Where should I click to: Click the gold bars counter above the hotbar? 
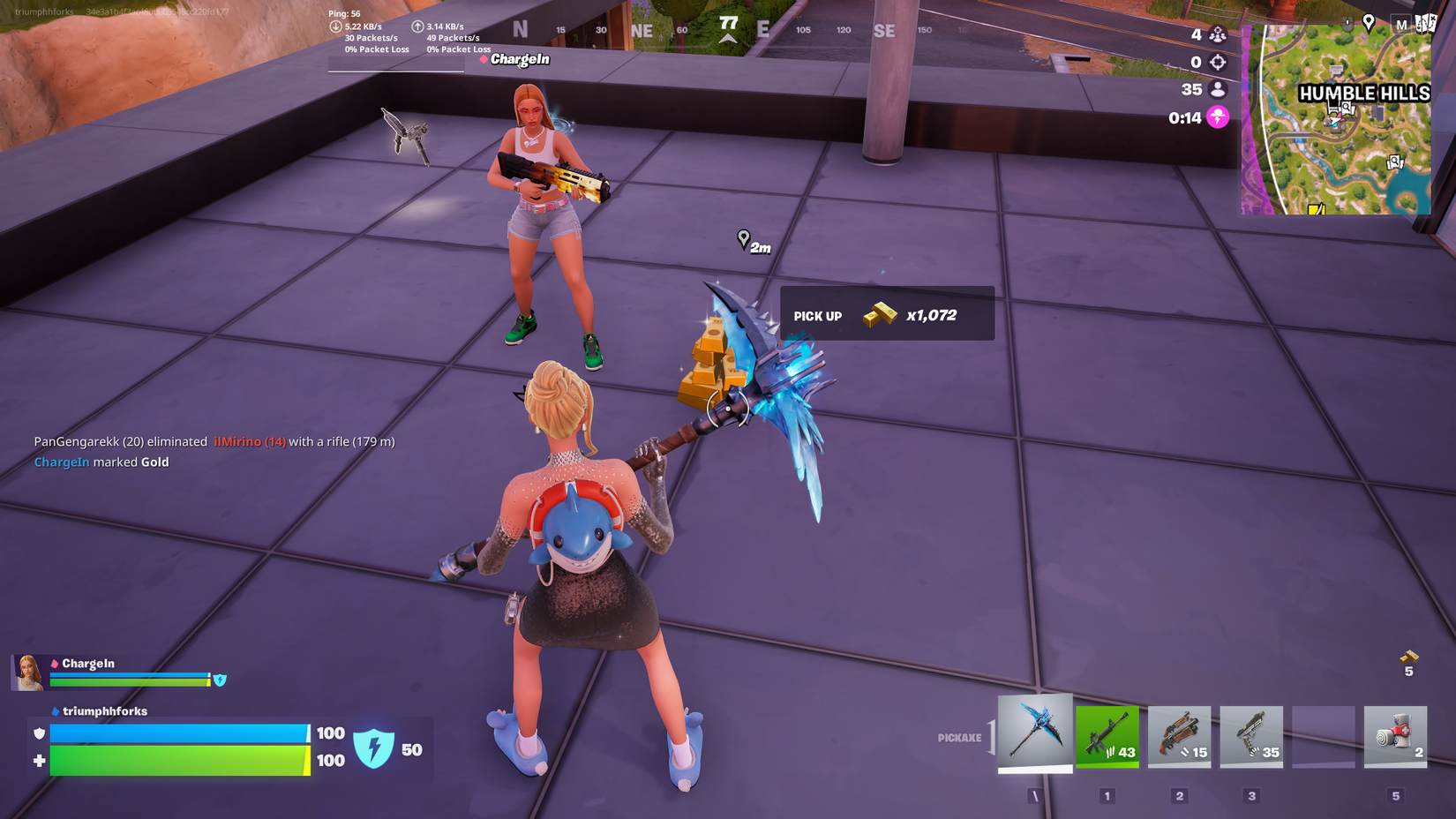click(1407, 665)
